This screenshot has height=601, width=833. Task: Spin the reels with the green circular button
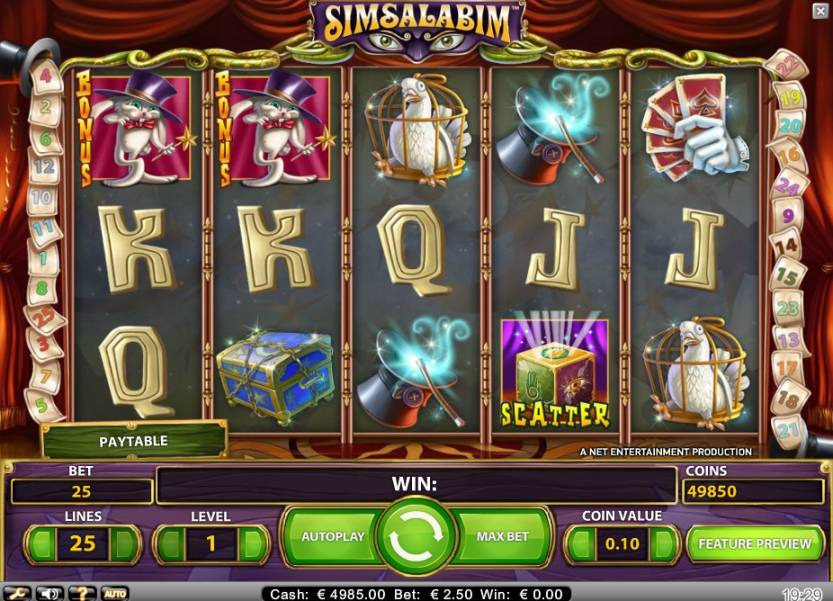pyautogui.click(x=416, y=540)
